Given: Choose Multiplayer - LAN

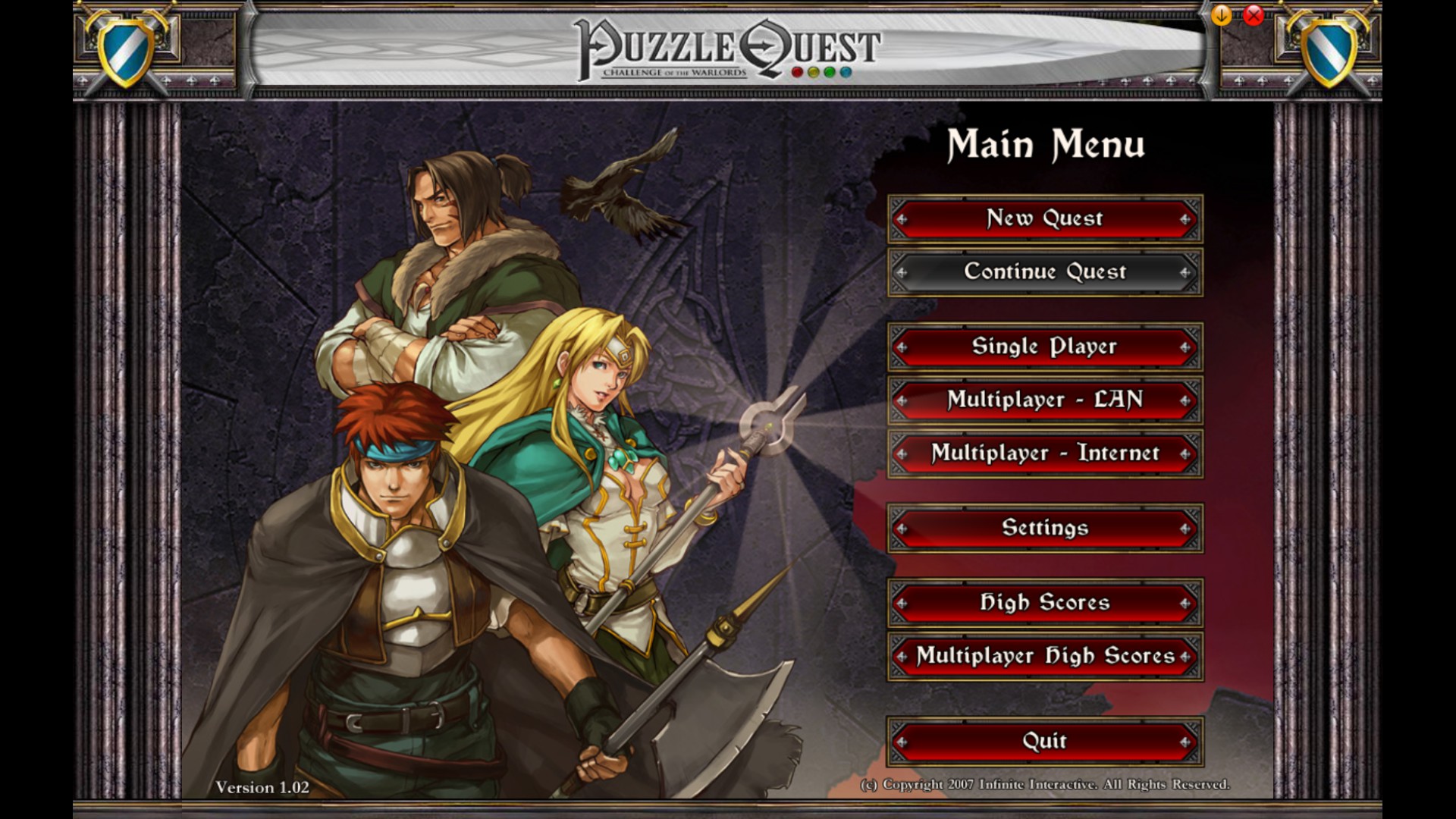Looking at the screenshot, I should pyautogui.click(x=1044, y=400).
